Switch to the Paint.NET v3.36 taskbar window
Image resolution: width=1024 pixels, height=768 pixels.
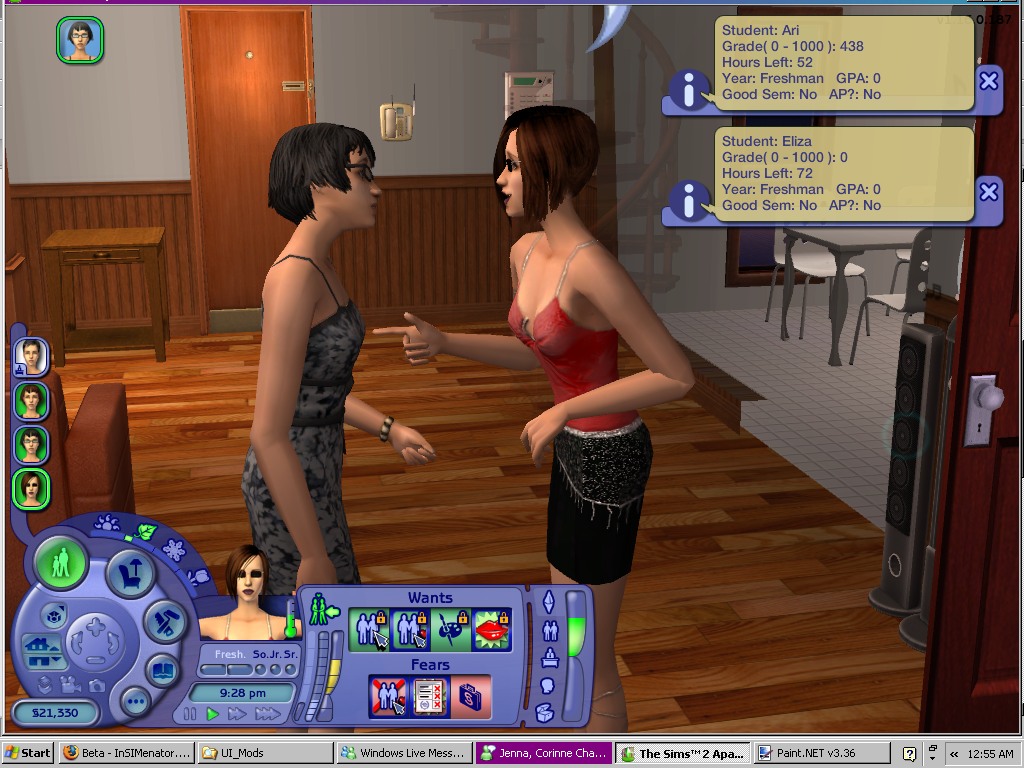[x=820, y=753]
